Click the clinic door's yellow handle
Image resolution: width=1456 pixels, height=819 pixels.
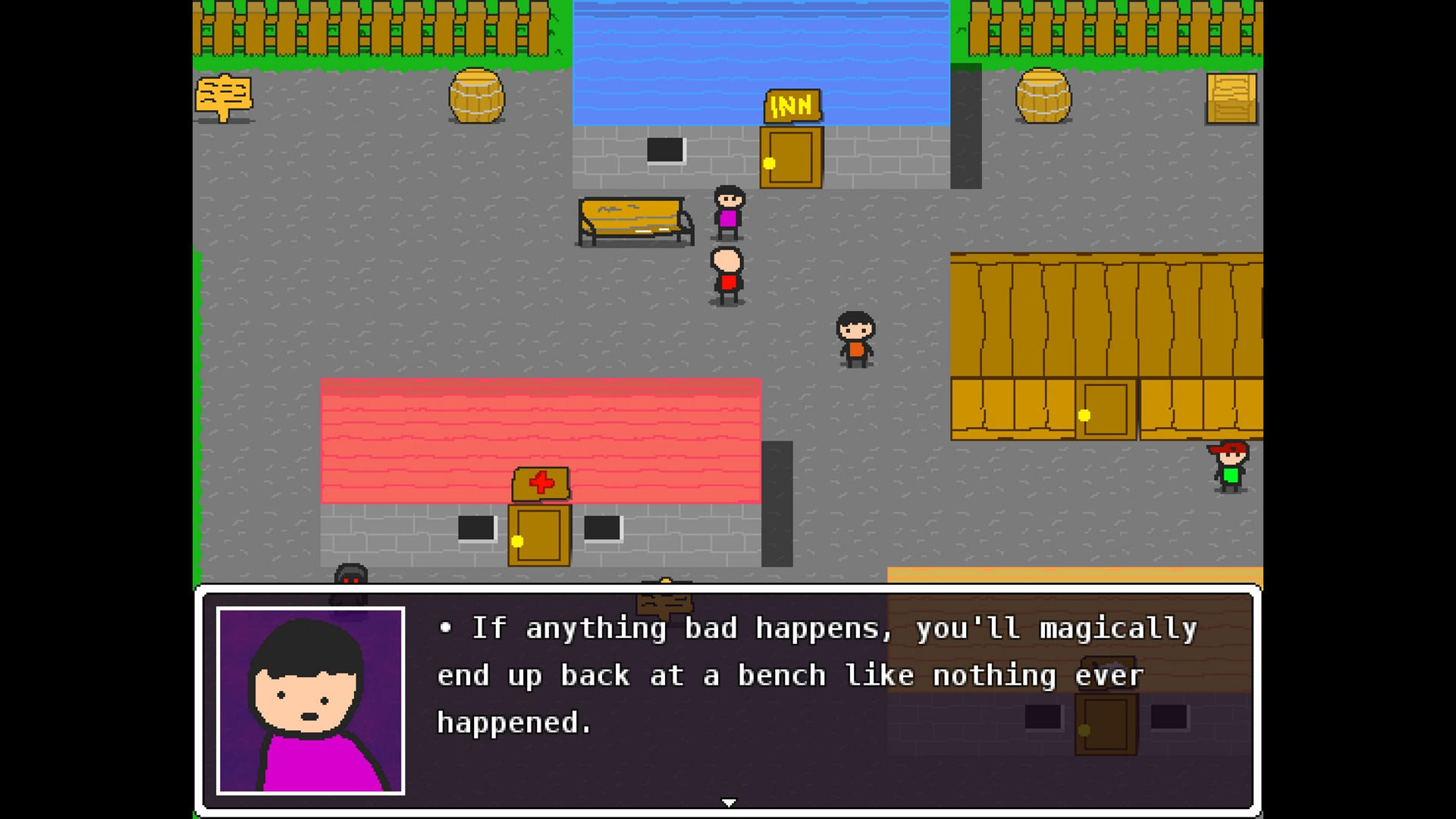pos(518,541)
